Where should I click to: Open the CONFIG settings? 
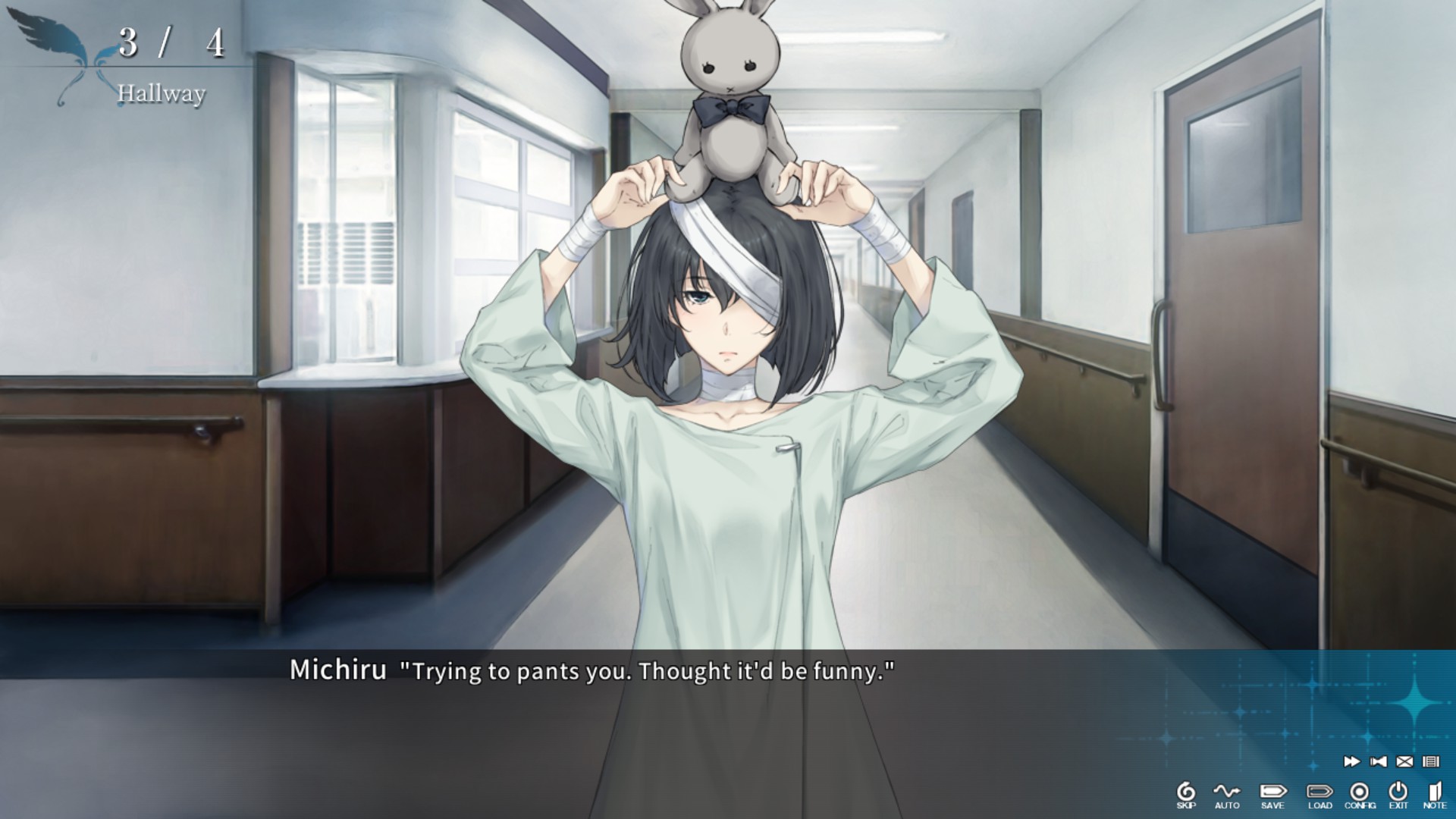[x=1360, y=795]
